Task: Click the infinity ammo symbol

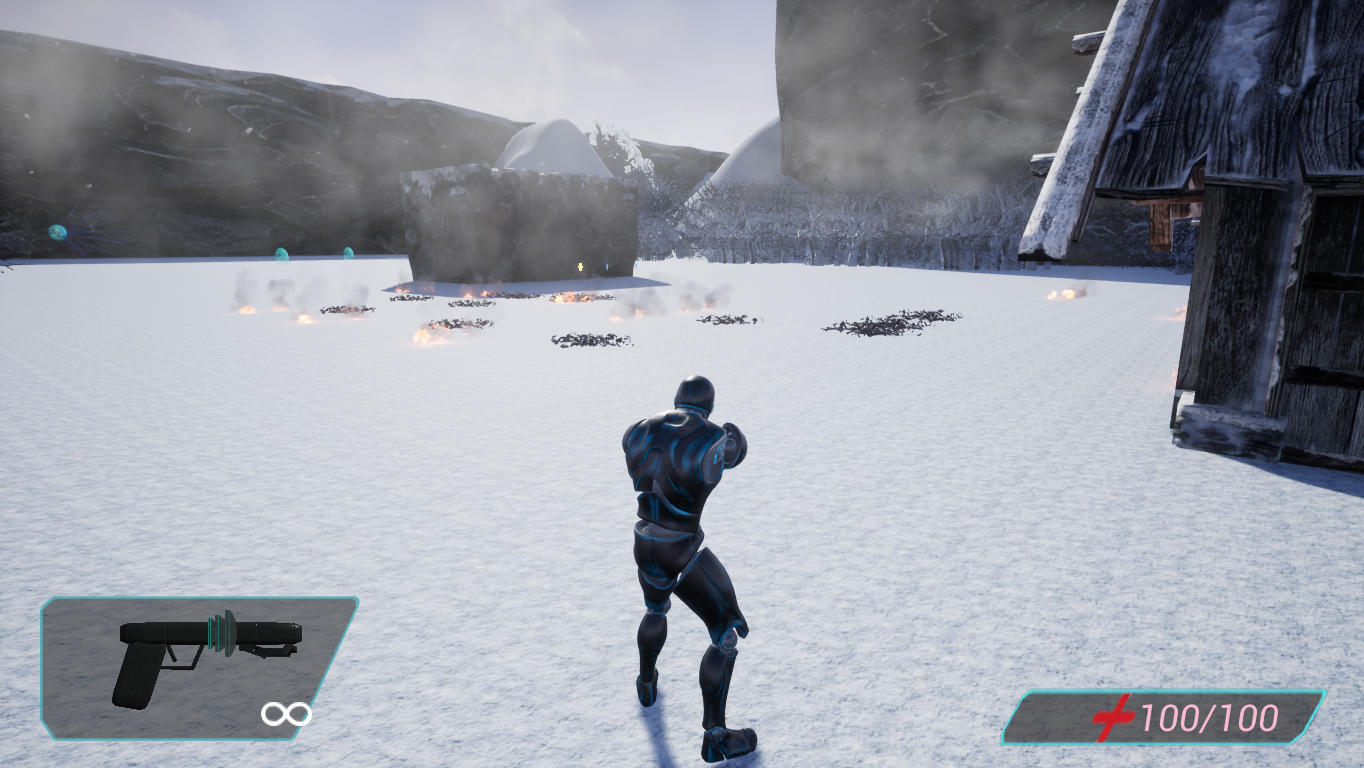Action: point(286,714)
